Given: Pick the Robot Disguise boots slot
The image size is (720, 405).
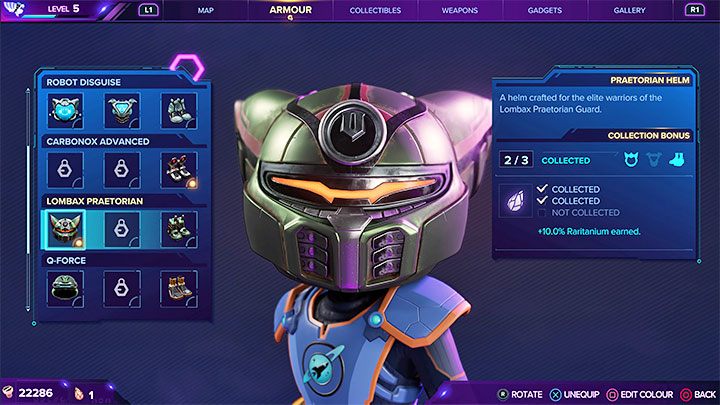Looking at the screenshot, I should pyautogui.click(x=179, y=110).
